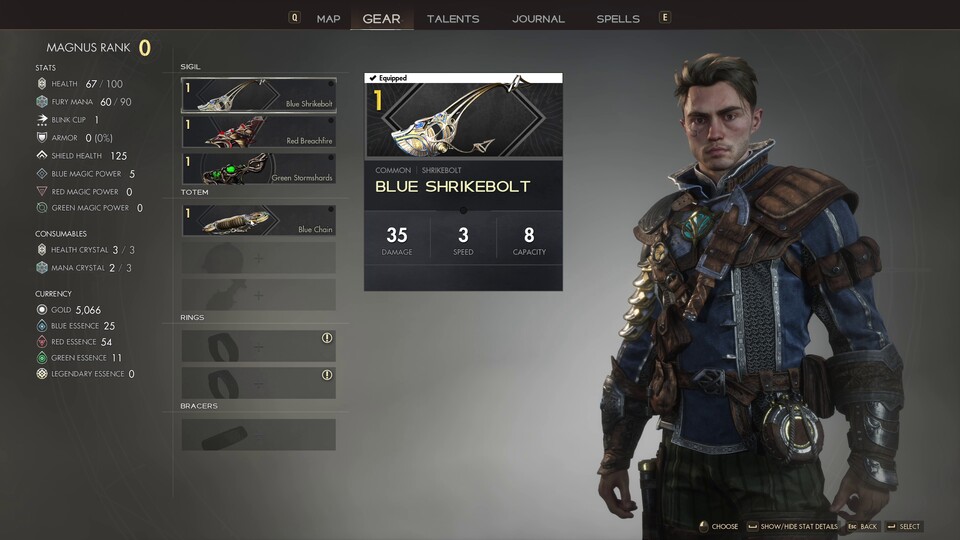Viewport: 960px width, 540px height.
Task: Select the Gear tab
Action: click(x=381, y=18)
